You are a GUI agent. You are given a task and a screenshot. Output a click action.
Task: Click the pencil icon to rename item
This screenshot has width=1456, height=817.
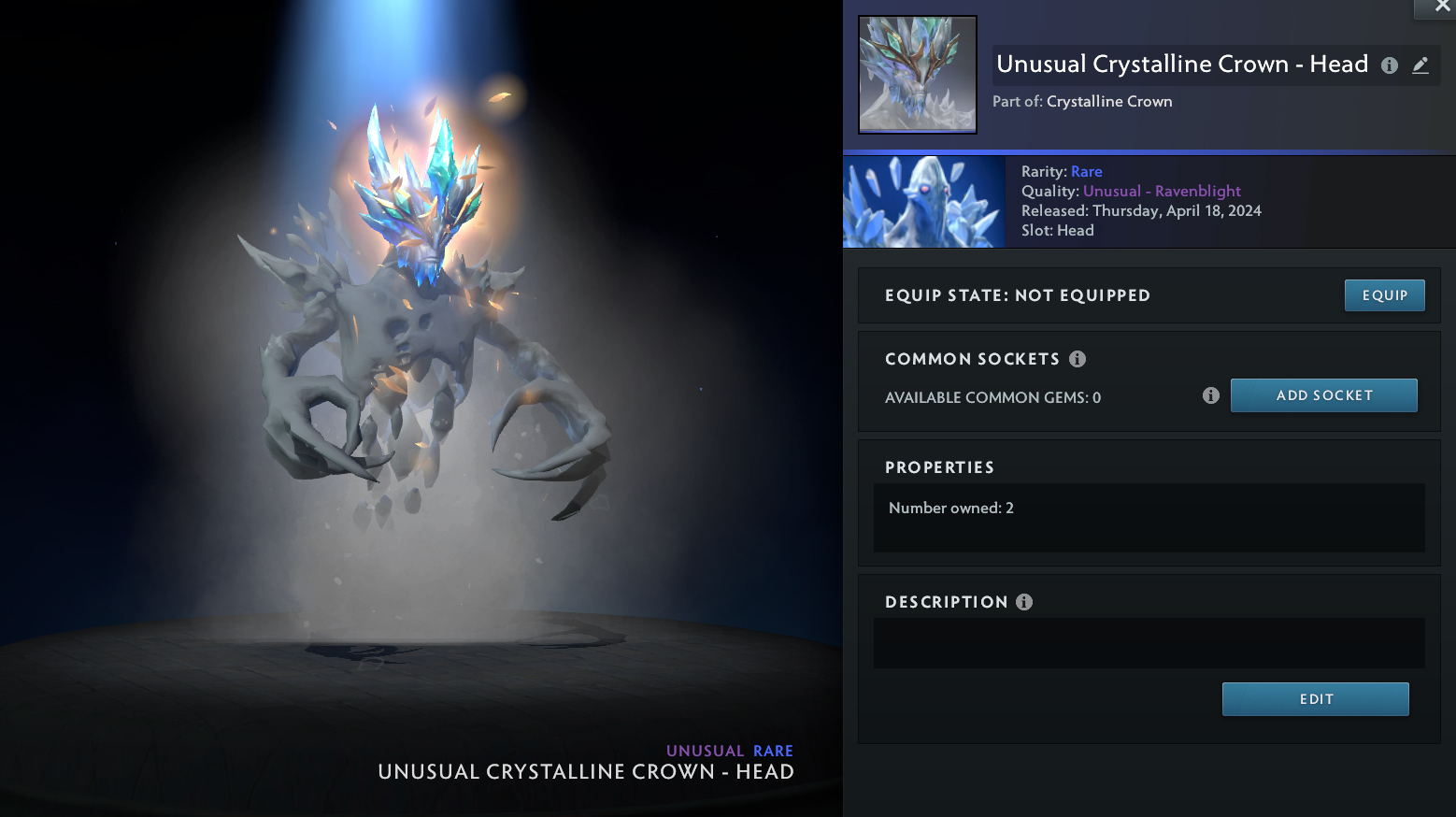tap(1420, 65)
